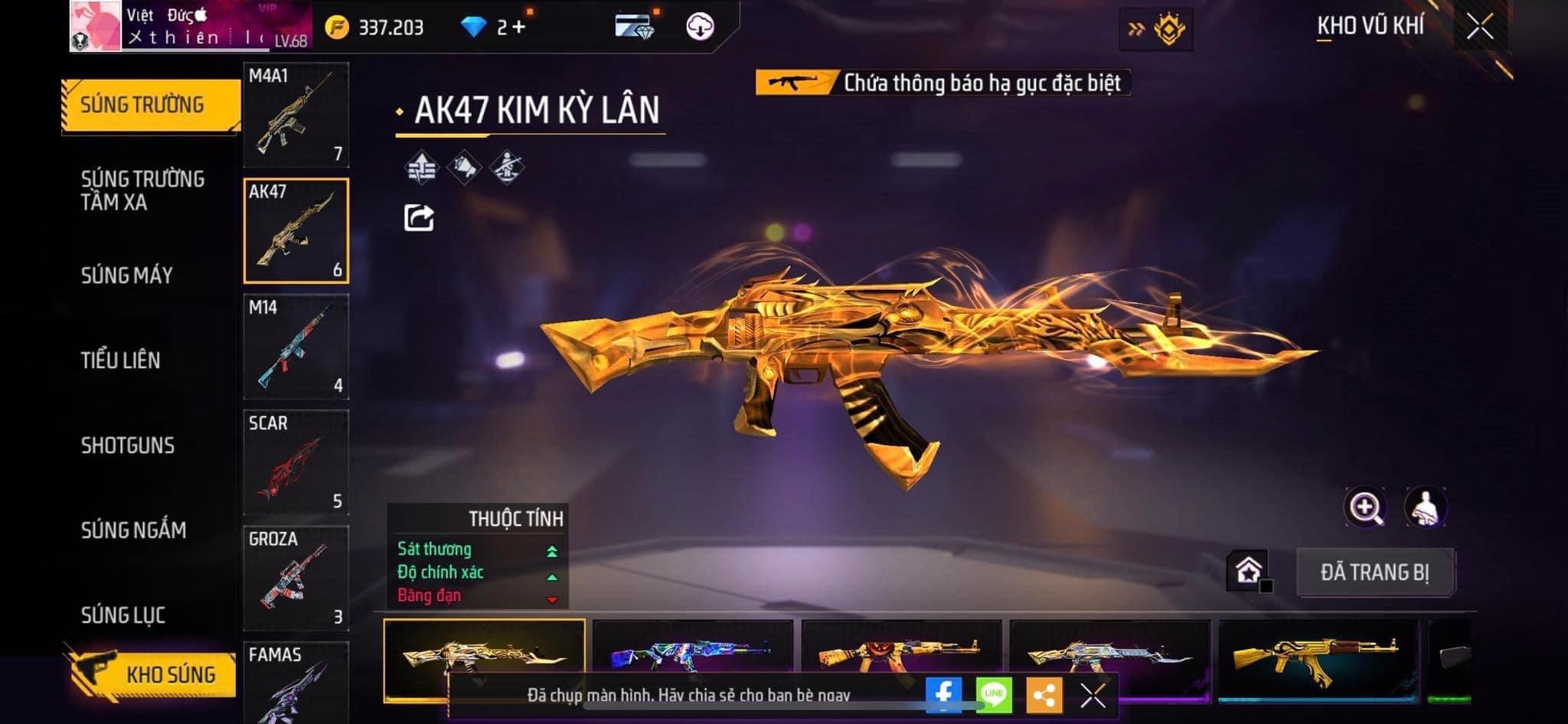Open the Súng Máy category

pos(127,276)
